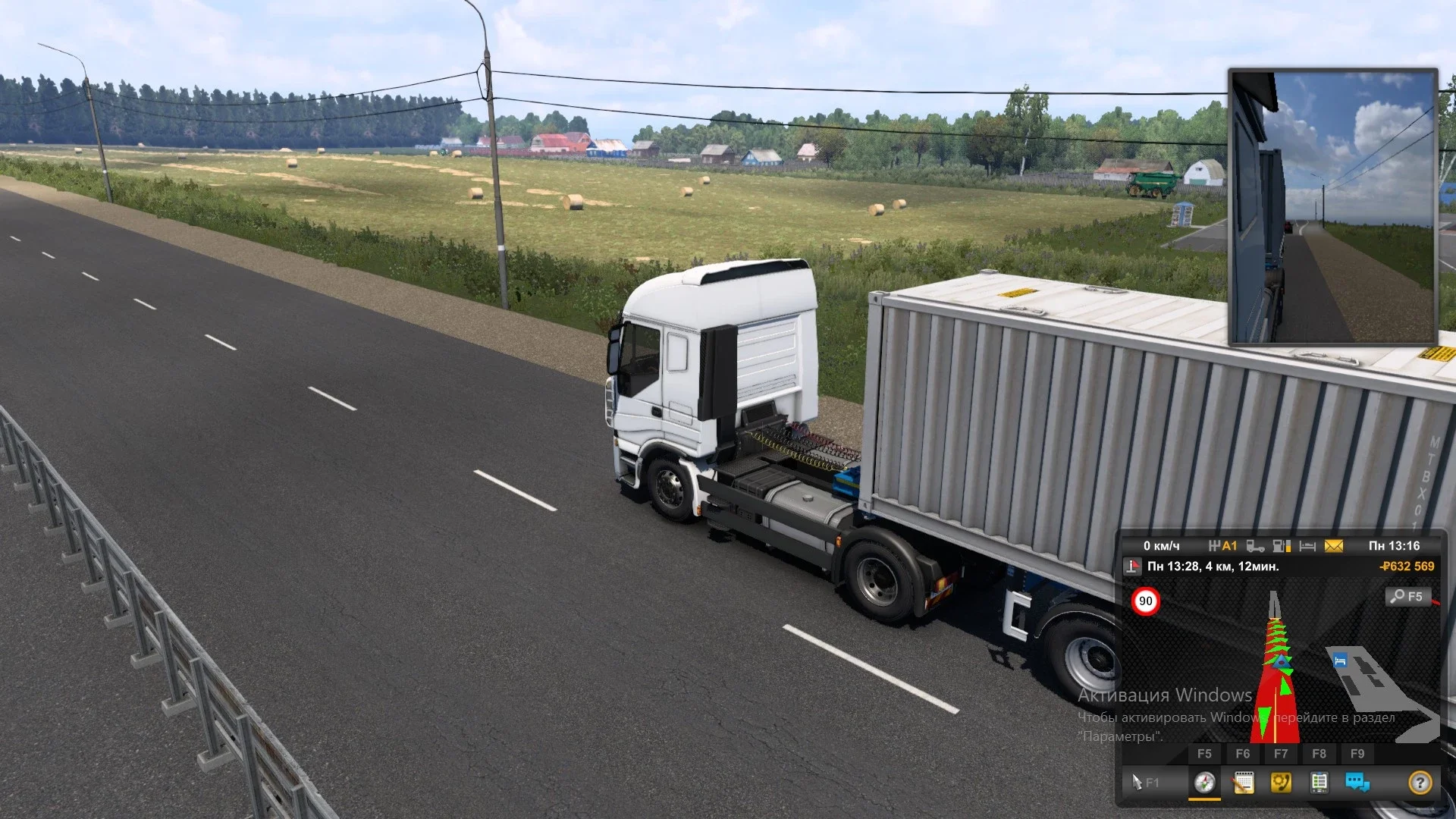This screenshot has width=1456, height=819.
Task: Select the compass navigation icon
Action: pyautogui.click(x=1205, y=783)
